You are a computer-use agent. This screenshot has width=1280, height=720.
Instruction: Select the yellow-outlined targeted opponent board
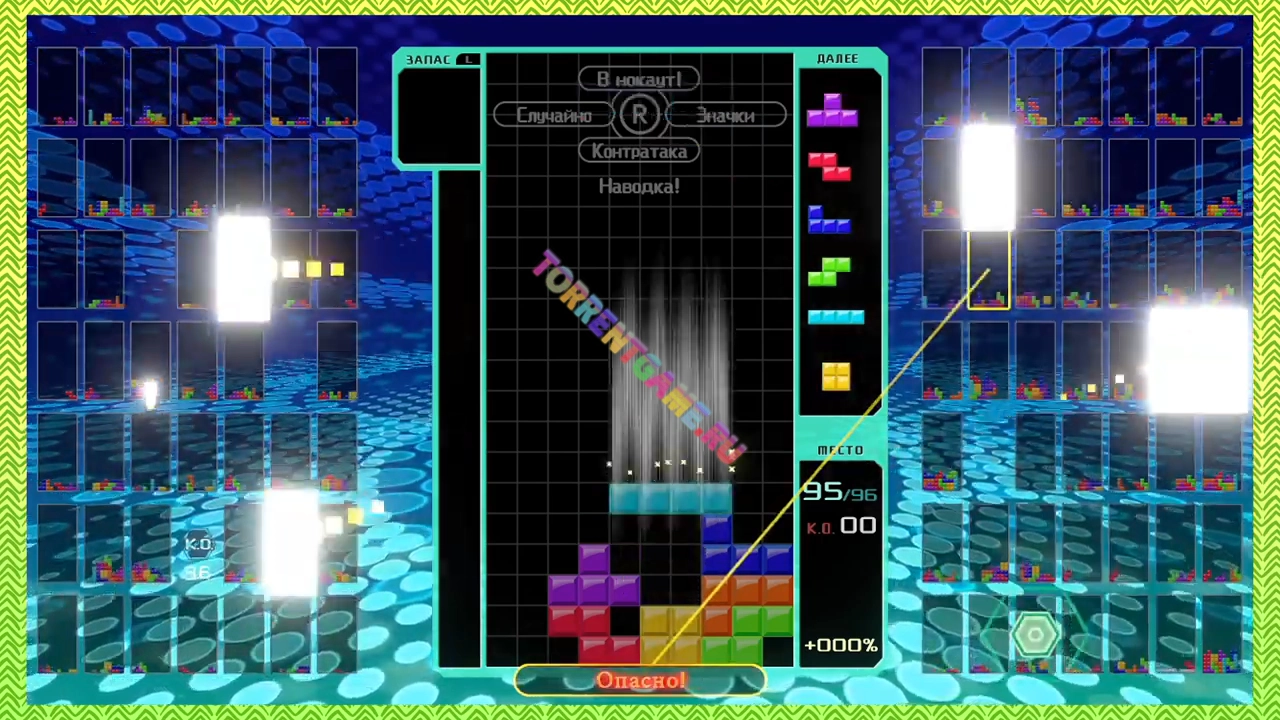tap(988, 270)
